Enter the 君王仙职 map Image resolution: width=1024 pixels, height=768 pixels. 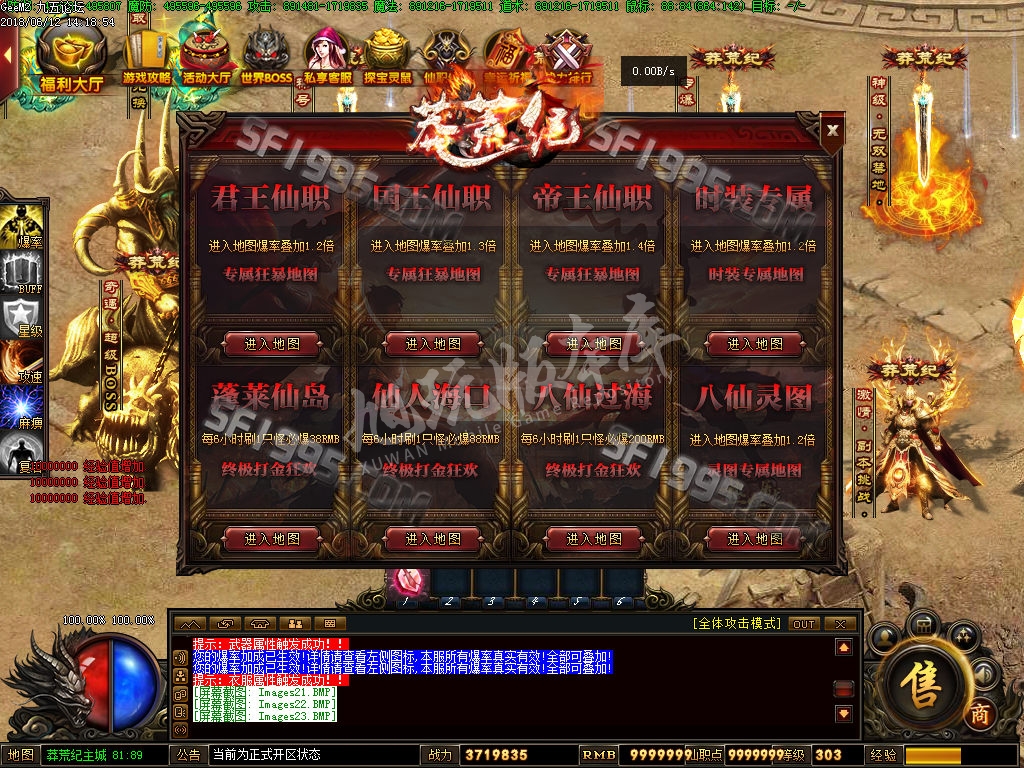coord(272,344)
